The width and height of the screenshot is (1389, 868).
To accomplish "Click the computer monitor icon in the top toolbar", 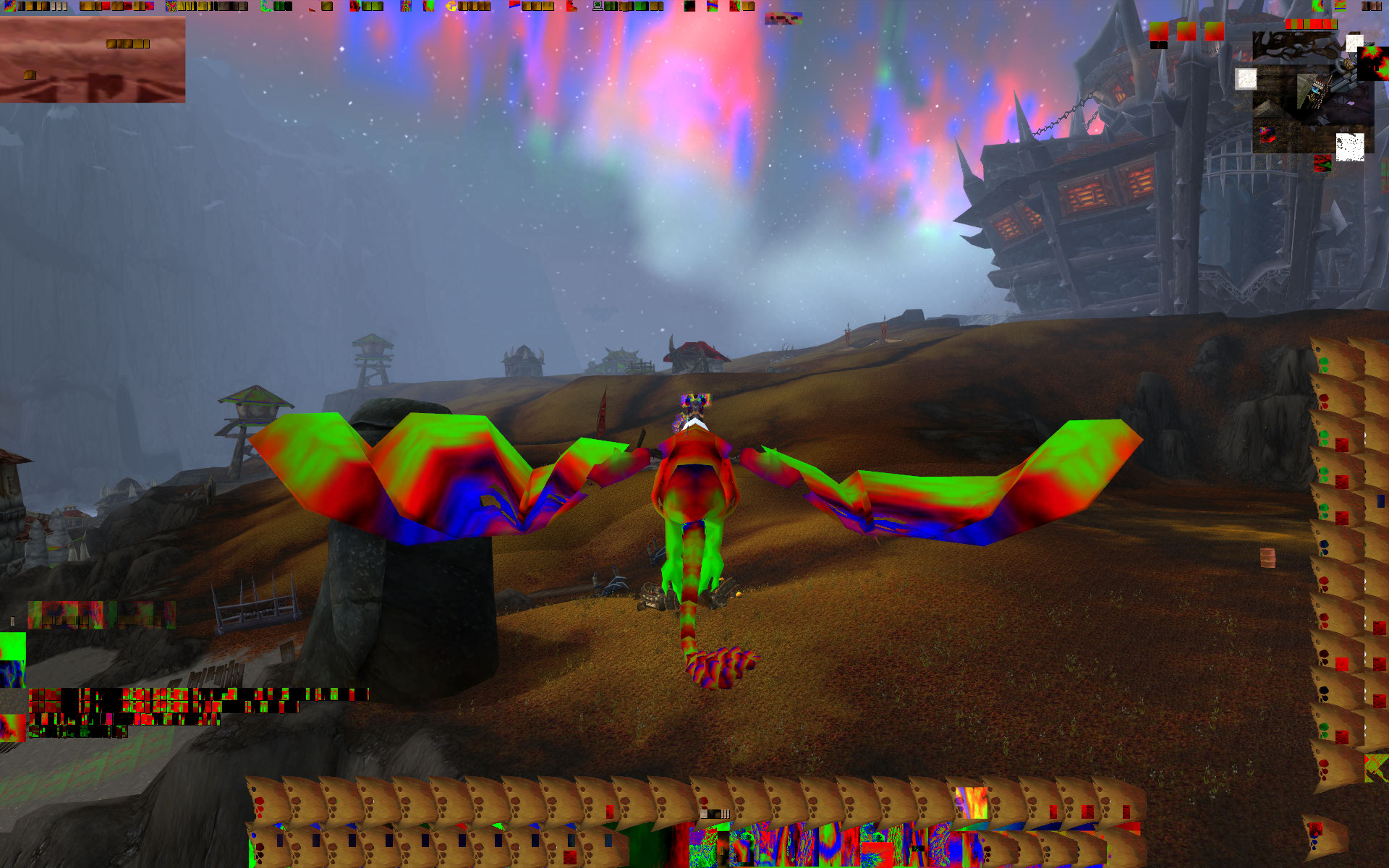I will 597,7.
